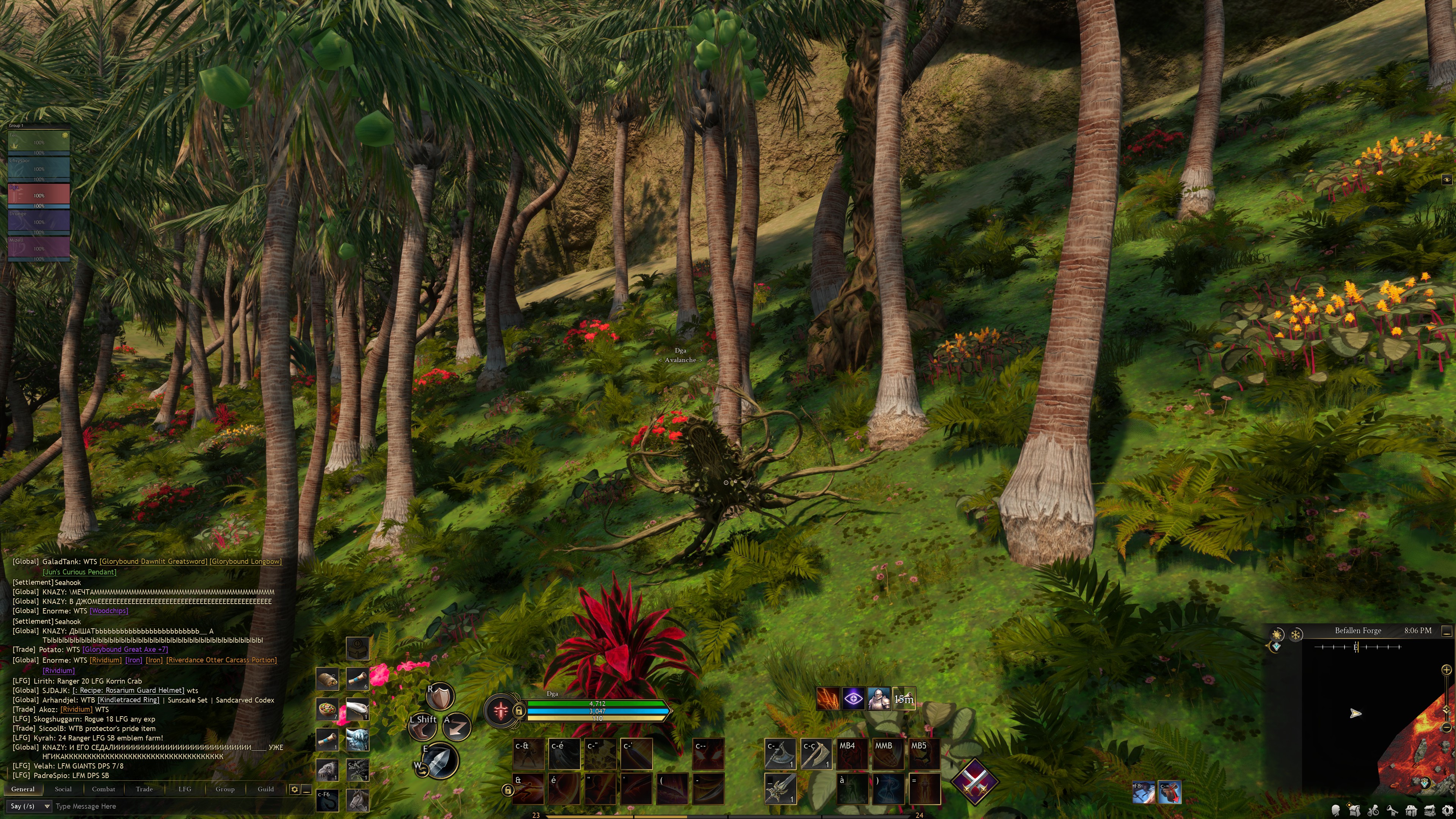Select Mizell in the group list
The height and width of the screenshot is (819, 1456).
tap(38, 247)
